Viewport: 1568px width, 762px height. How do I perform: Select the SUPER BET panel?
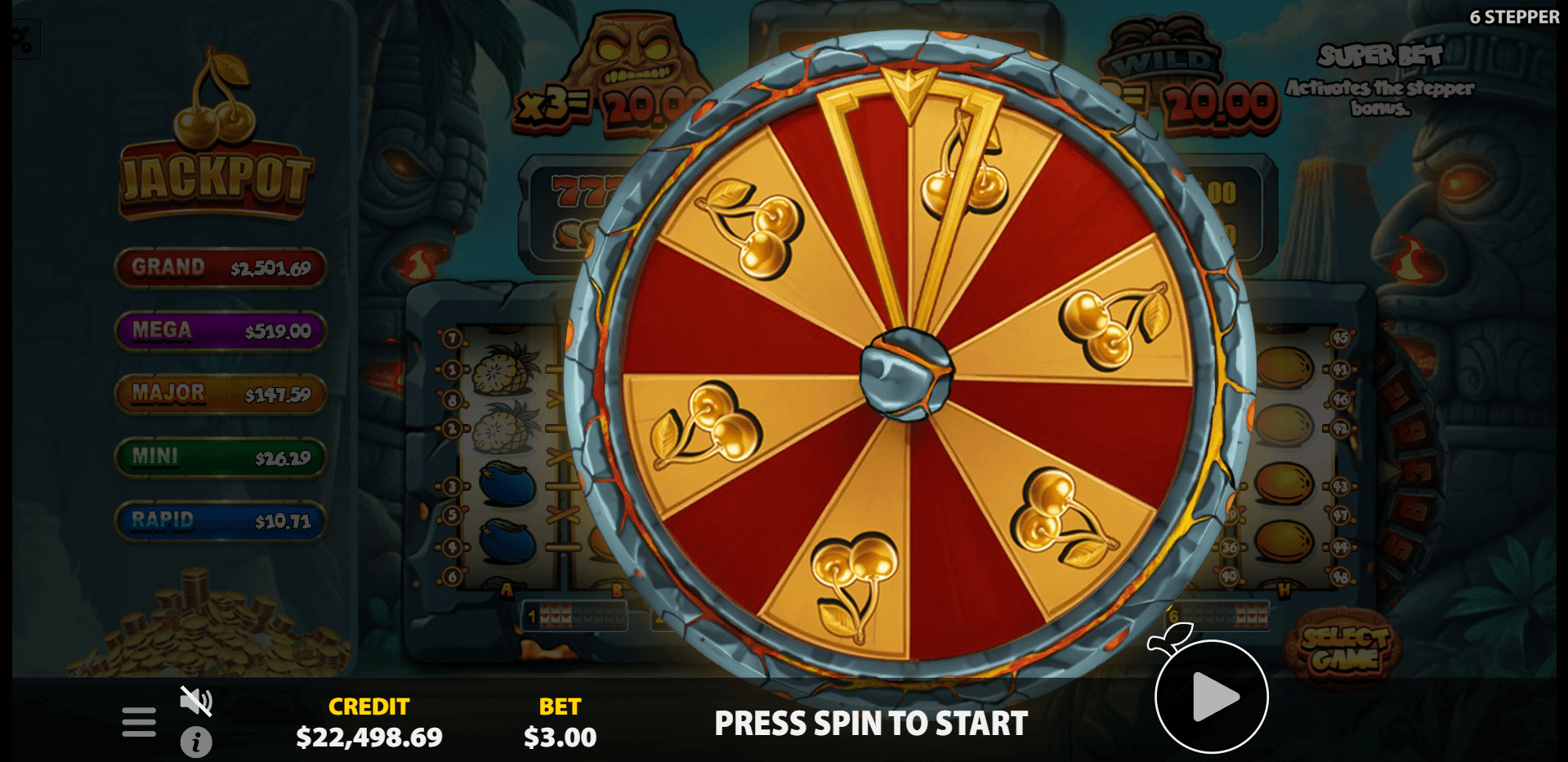coord(1381,78)
